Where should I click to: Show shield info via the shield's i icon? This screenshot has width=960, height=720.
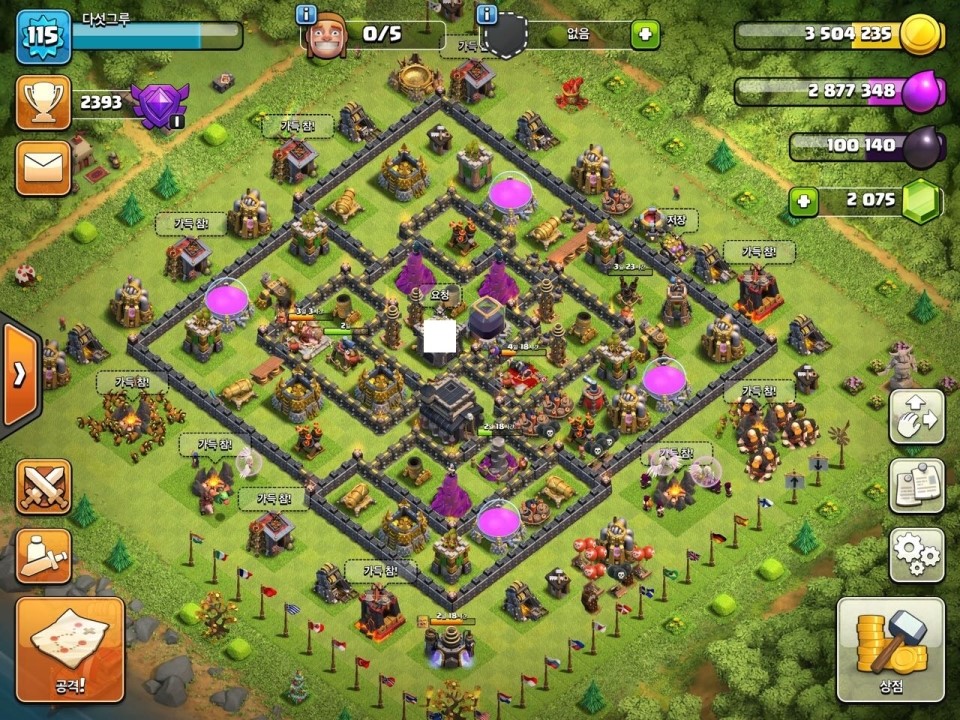point(488,15)
